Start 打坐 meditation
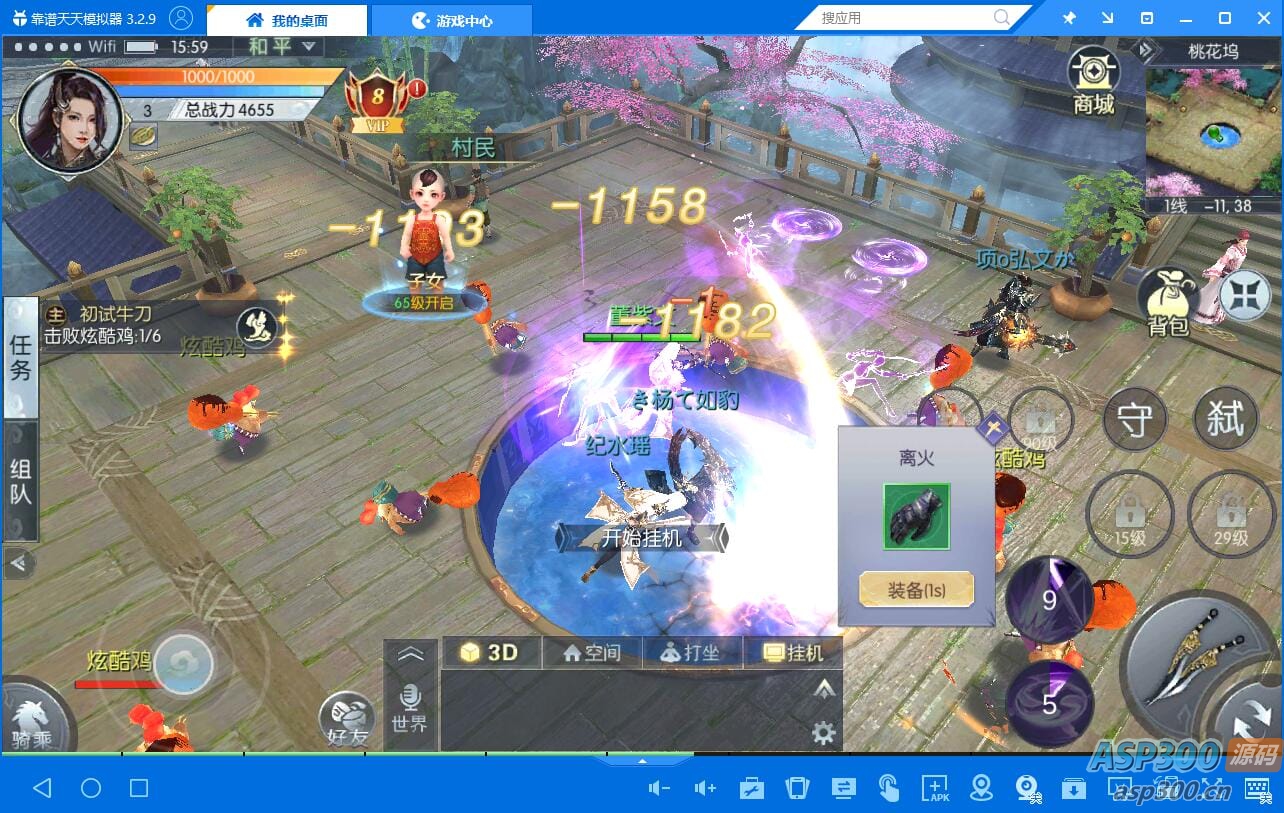Image resolution: width=1284 pixels, height=813 pixels. click(x=691, y=653)
